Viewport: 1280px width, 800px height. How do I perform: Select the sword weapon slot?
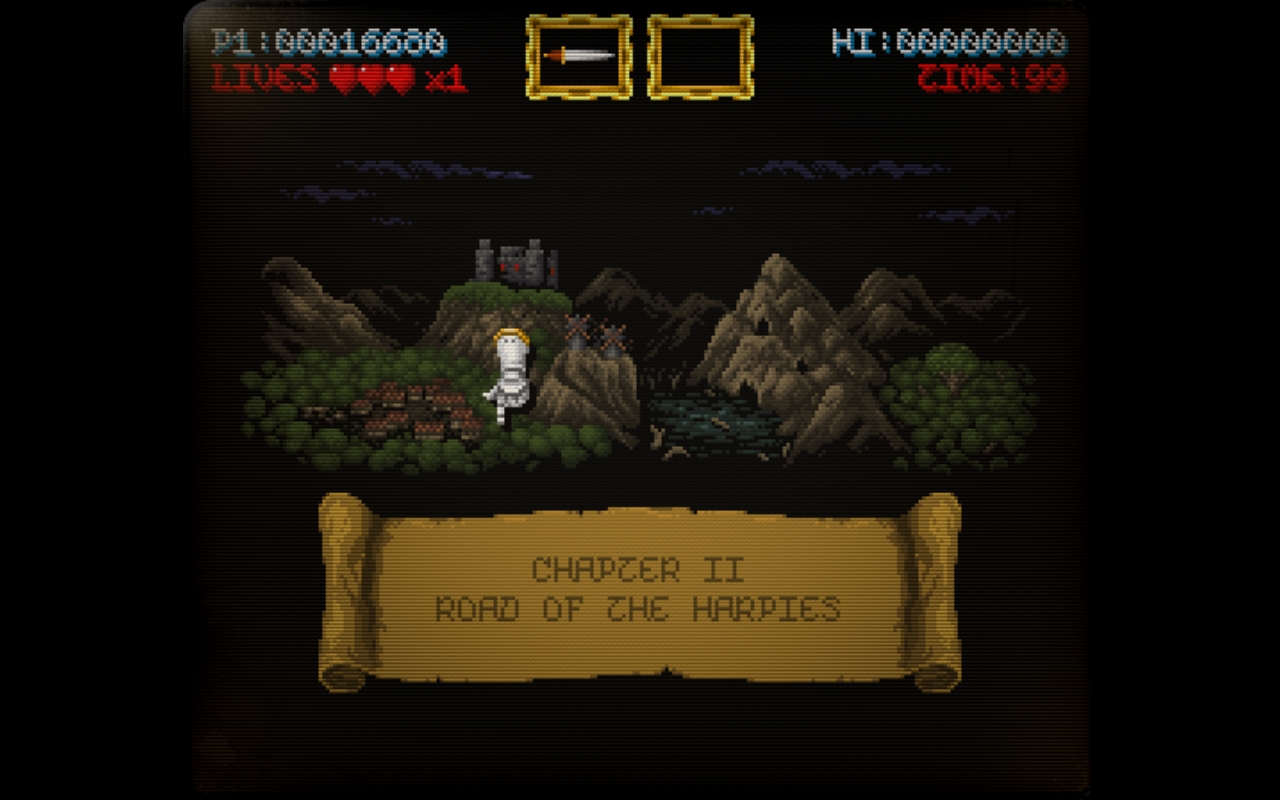[579, 57]
